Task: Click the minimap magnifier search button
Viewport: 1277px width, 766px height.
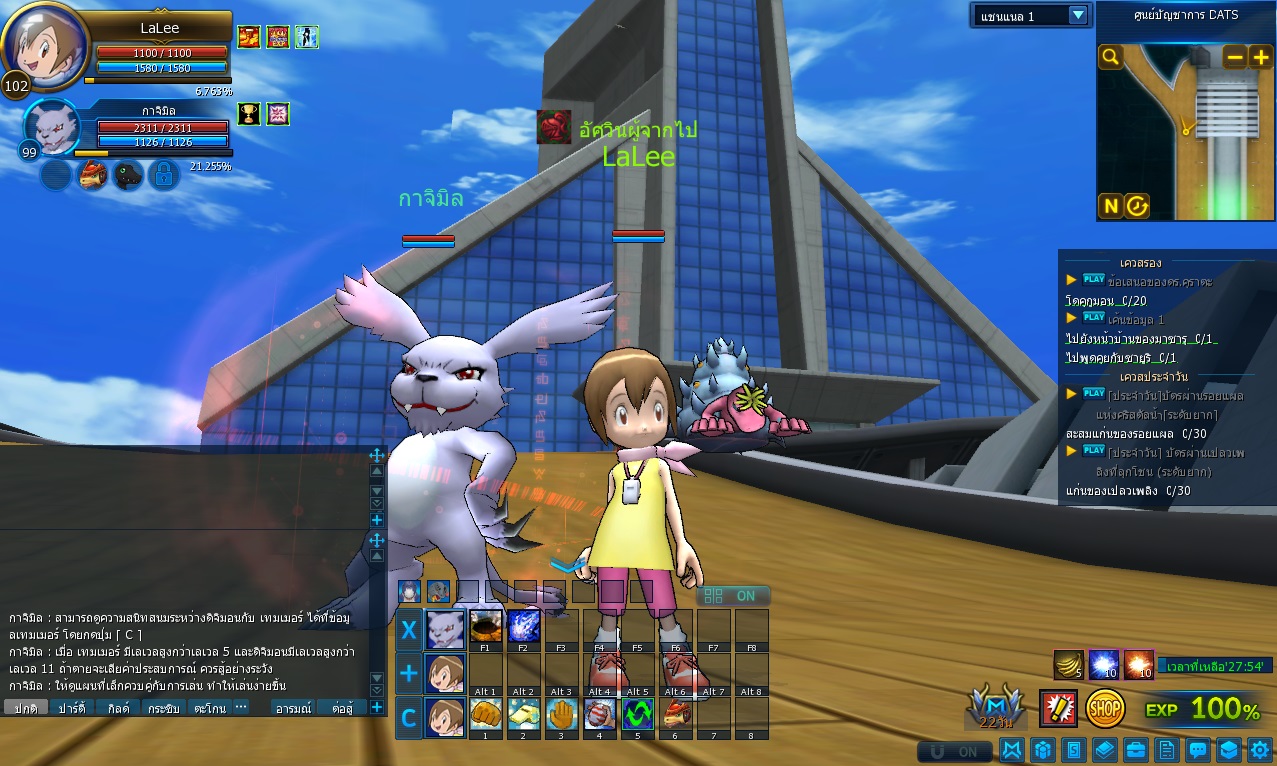Action: (x=1110, y=57)
